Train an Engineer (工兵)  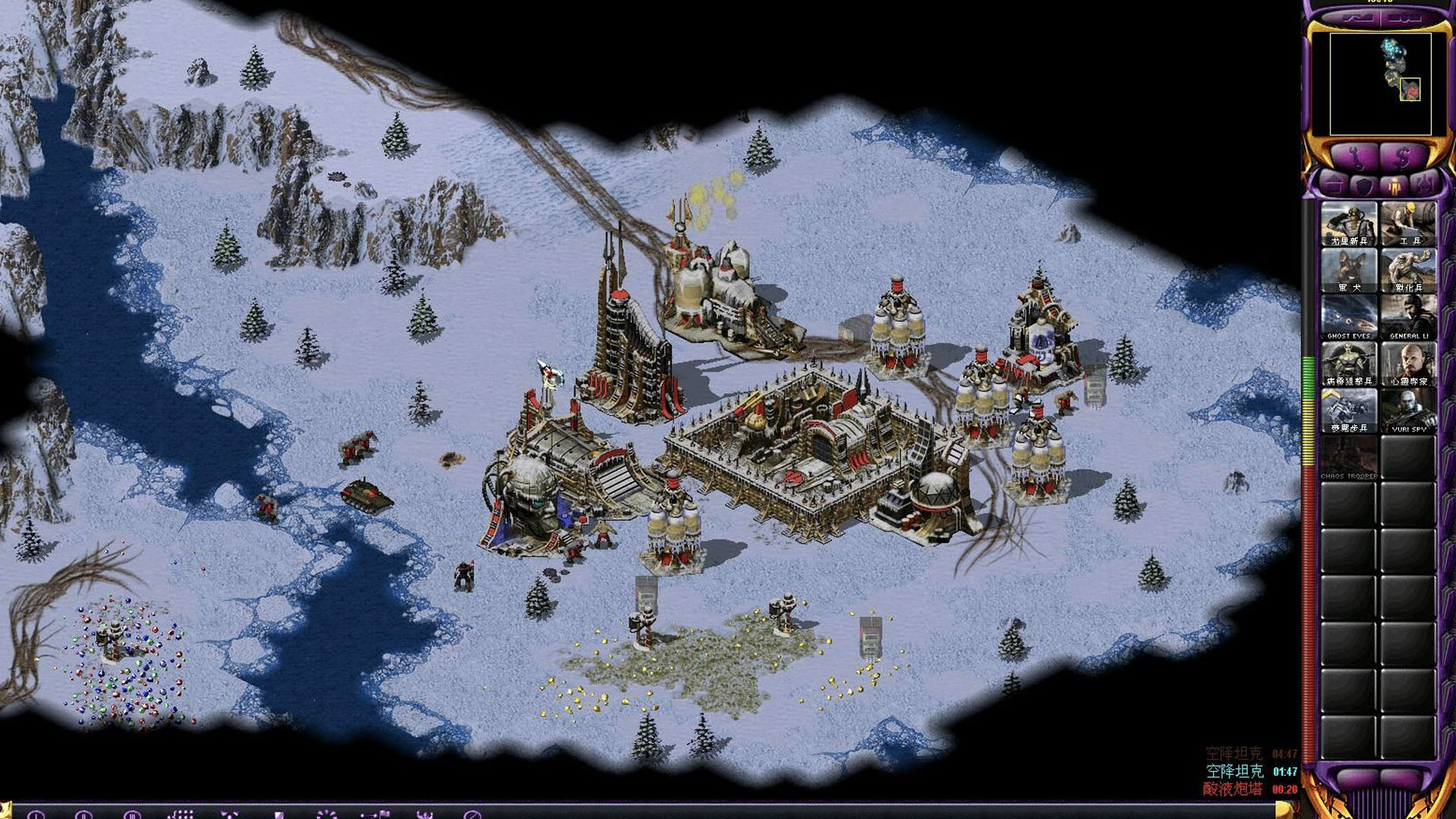[x=1408, y=224]
